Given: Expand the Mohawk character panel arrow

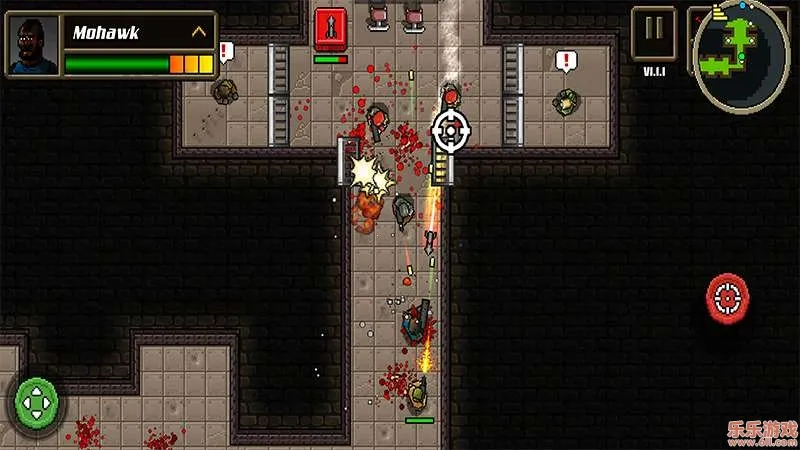Looking at the screenshot, I should pyautogui.click(x=199, y=32).
